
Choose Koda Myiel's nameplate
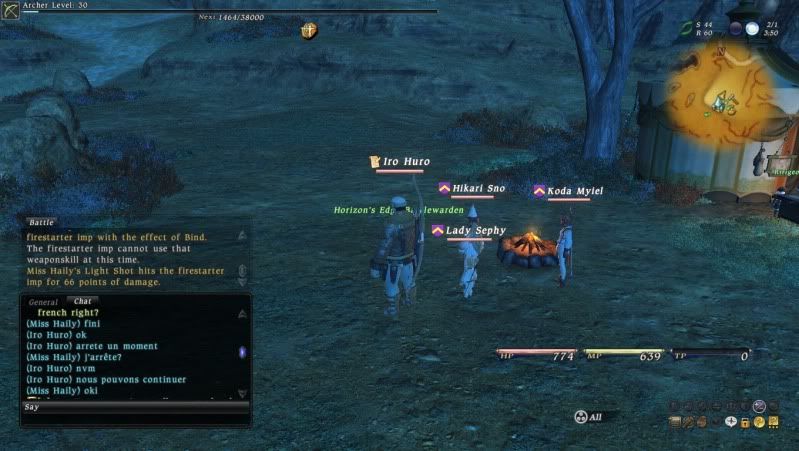(x=574, y=191)
